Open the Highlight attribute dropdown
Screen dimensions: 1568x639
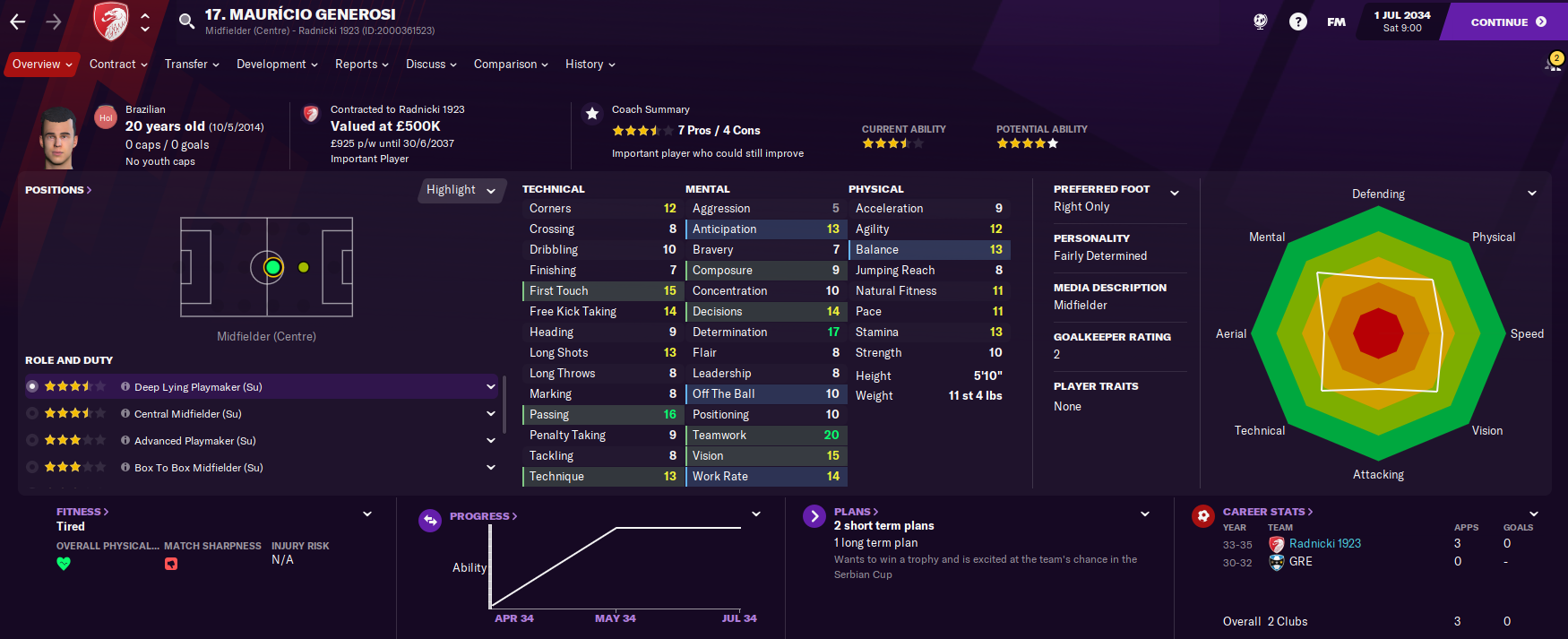point(461,190)
